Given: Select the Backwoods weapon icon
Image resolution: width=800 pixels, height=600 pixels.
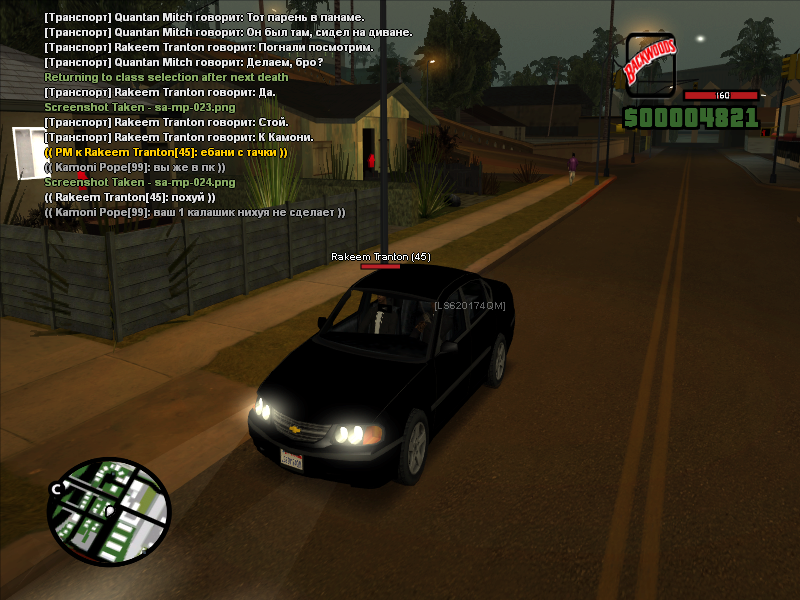Looking at the screenshot, I should pos(650,64).
